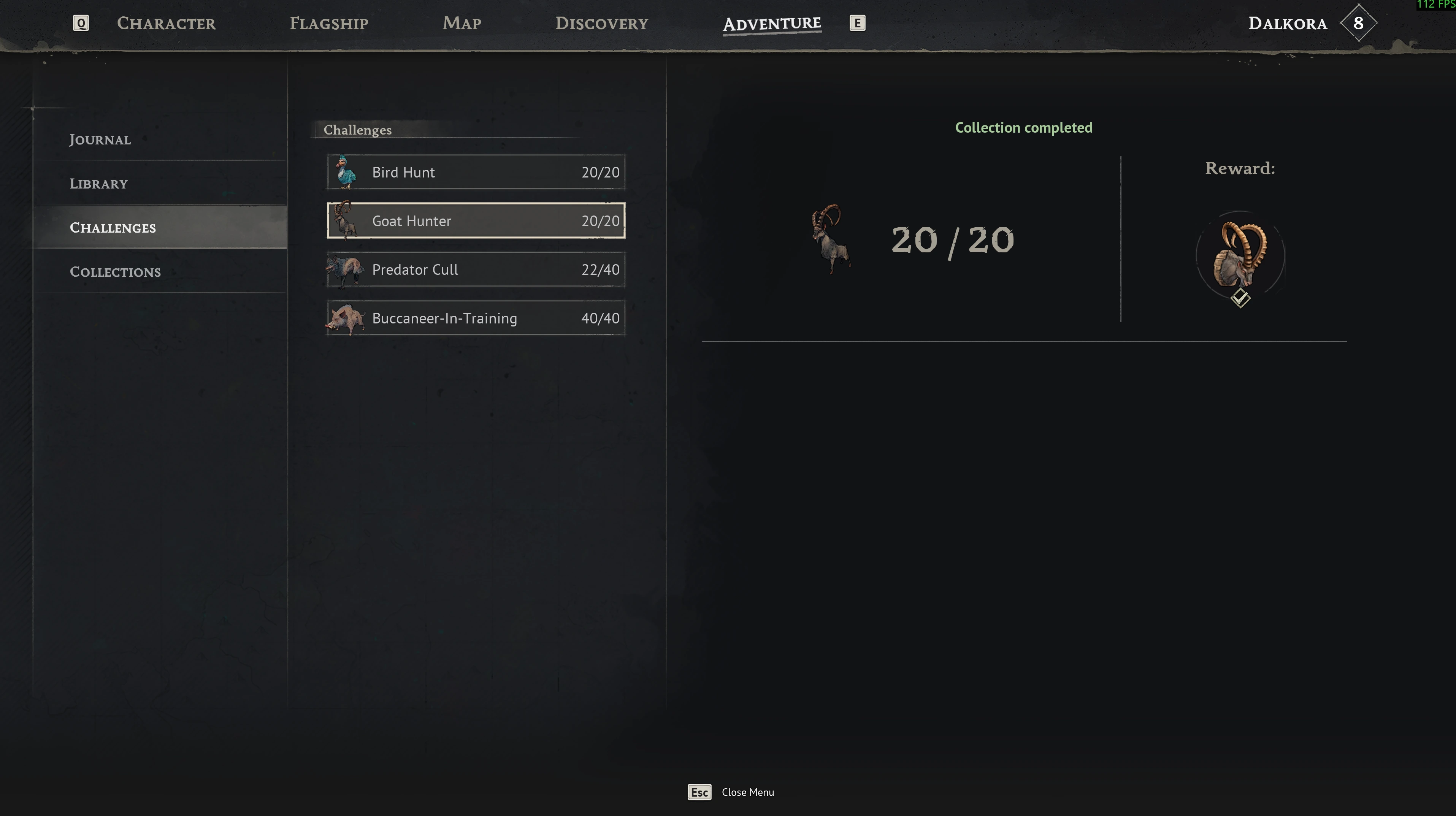This screenshot has height=816, width=1456.
Task: Close the menu with the Close Menu button
Action: coord(731,792)
